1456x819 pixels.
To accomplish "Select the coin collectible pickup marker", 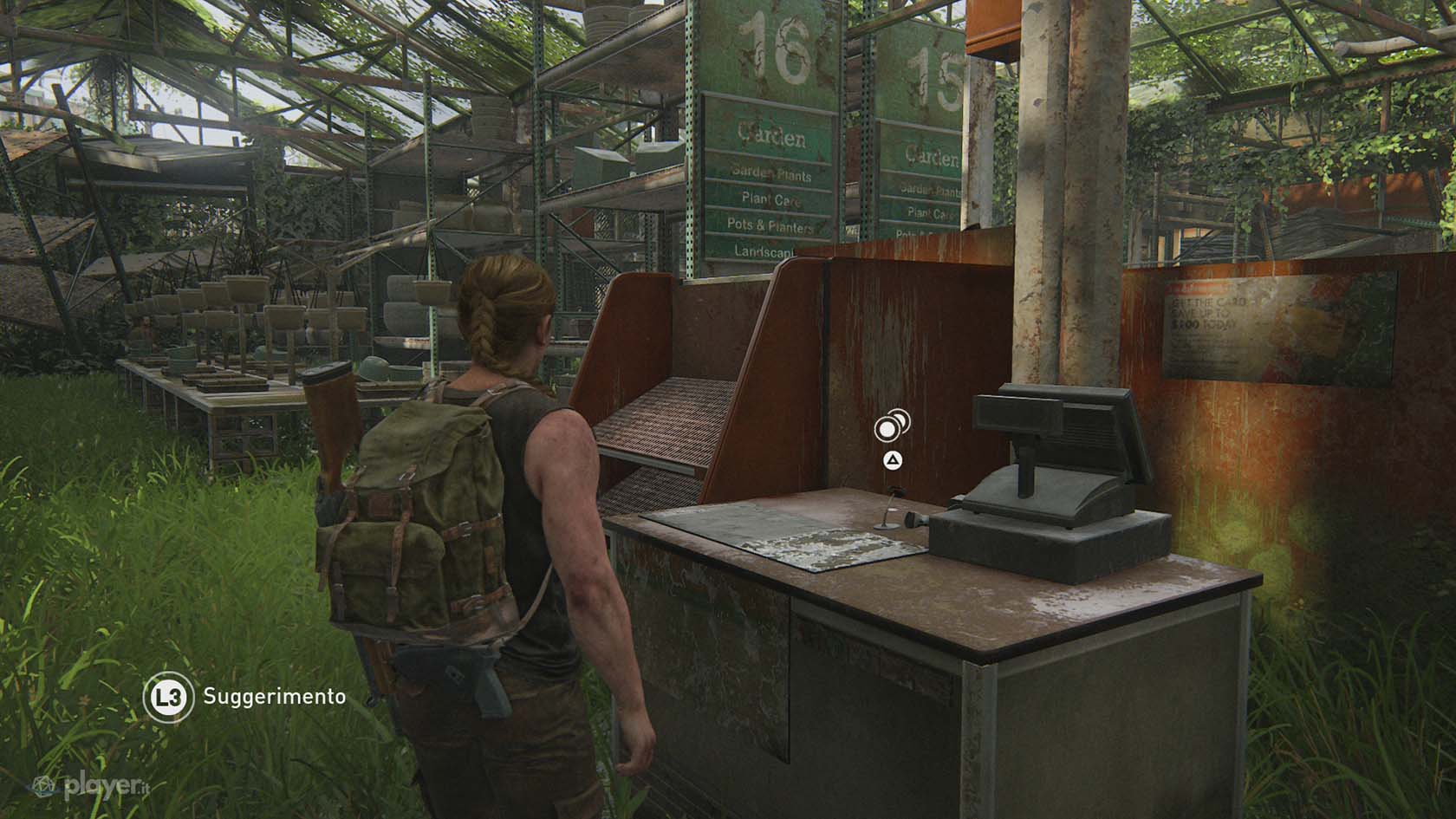I will pos(890,426).
